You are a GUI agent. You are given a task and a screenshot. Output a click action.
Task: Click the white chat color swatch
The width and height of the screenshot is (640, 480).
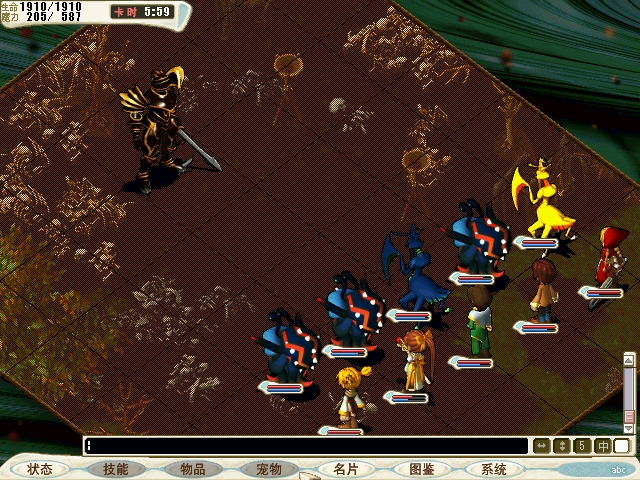[x=622, y=446]
